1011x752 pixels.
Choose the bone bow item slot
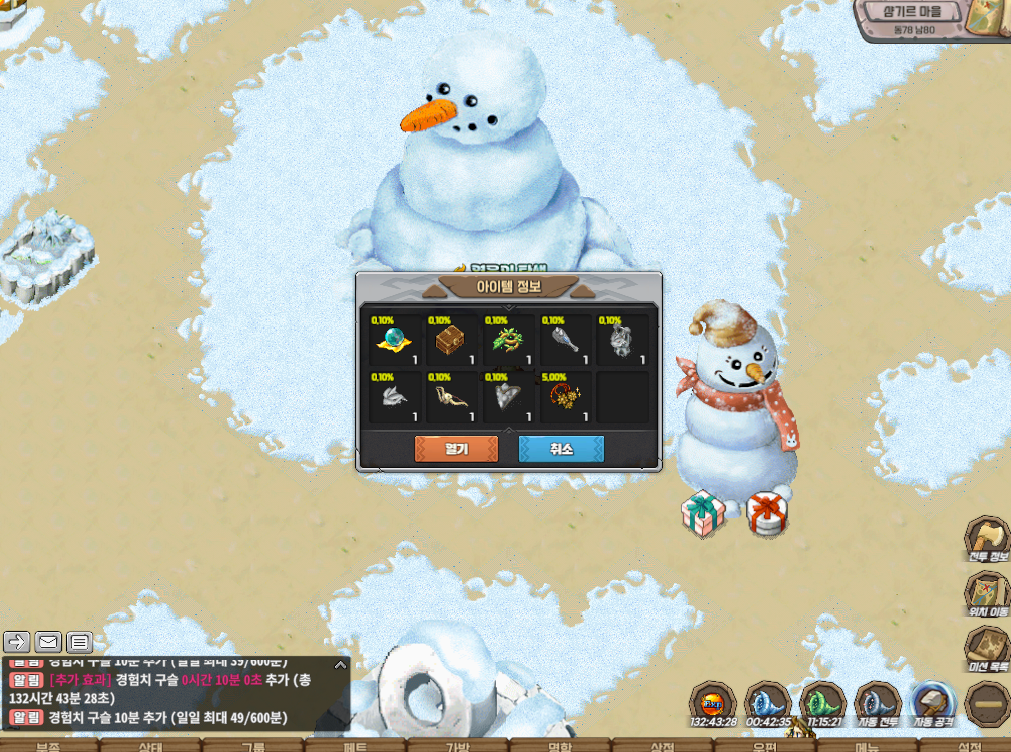pyautogui.click(x=452, y=397)
